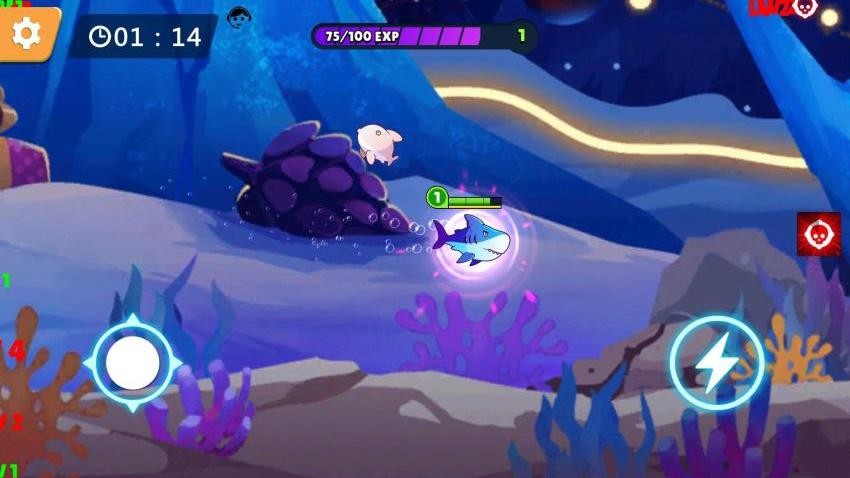
Task: Open the settings gear menu
Action: [x=26, y=33]
